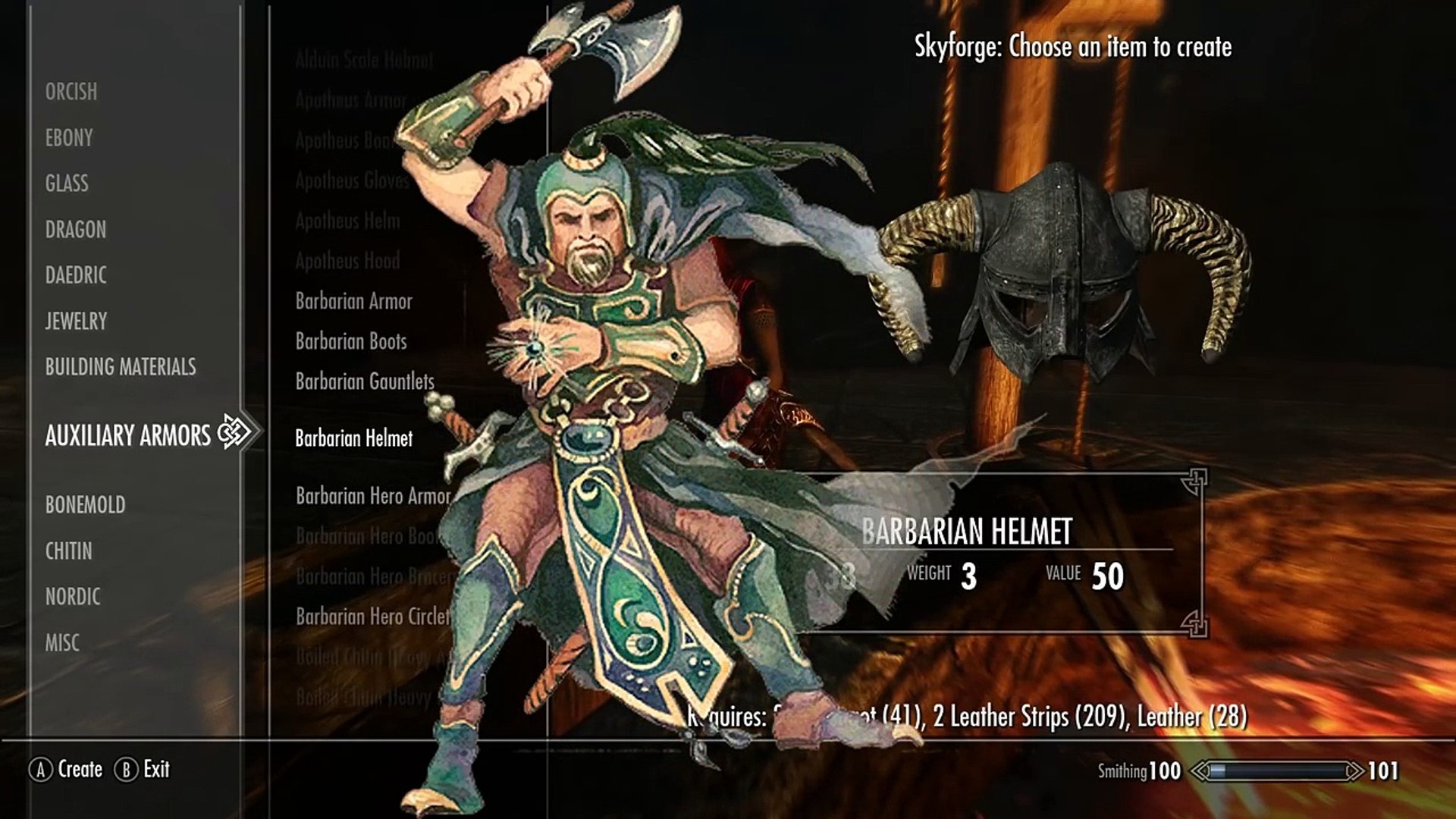Select the highlighted Barbarian Helmet entry
Image resolution: width=1456 pixels, height=819 pixels.
tap(354, 438)
